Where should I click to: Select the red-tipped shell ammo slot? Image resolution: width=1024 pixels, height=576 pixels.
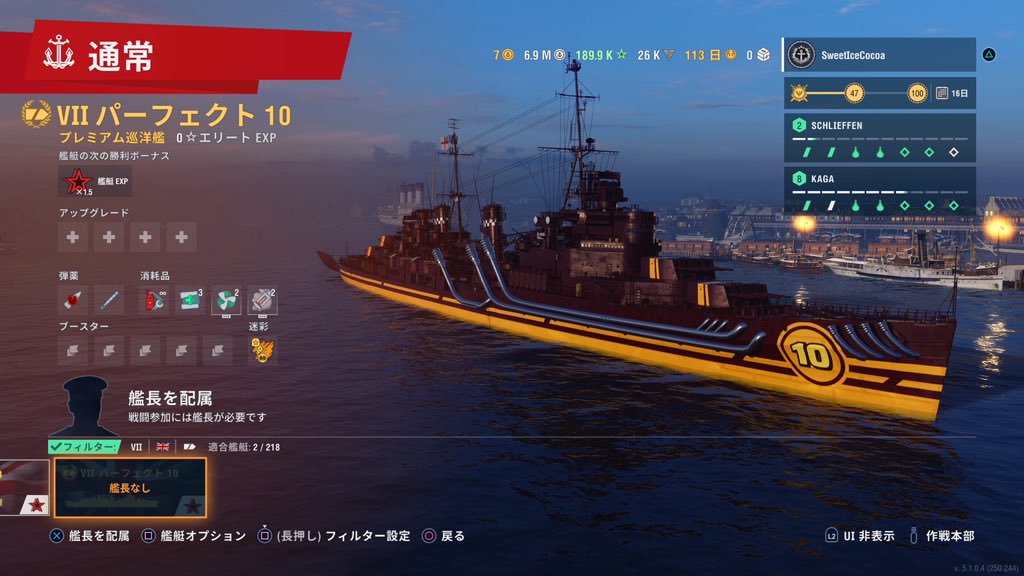(73, 299)
